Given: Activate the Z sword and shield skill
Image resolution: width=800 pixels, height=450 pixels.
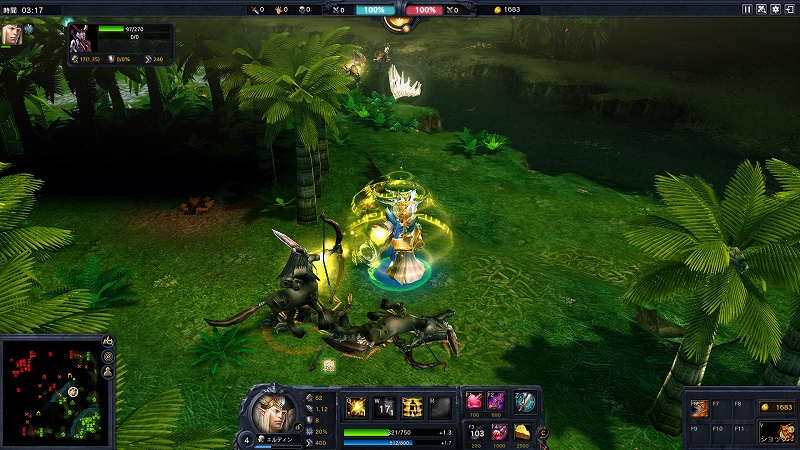Looking at the screenshot, I should coord(525,400).
